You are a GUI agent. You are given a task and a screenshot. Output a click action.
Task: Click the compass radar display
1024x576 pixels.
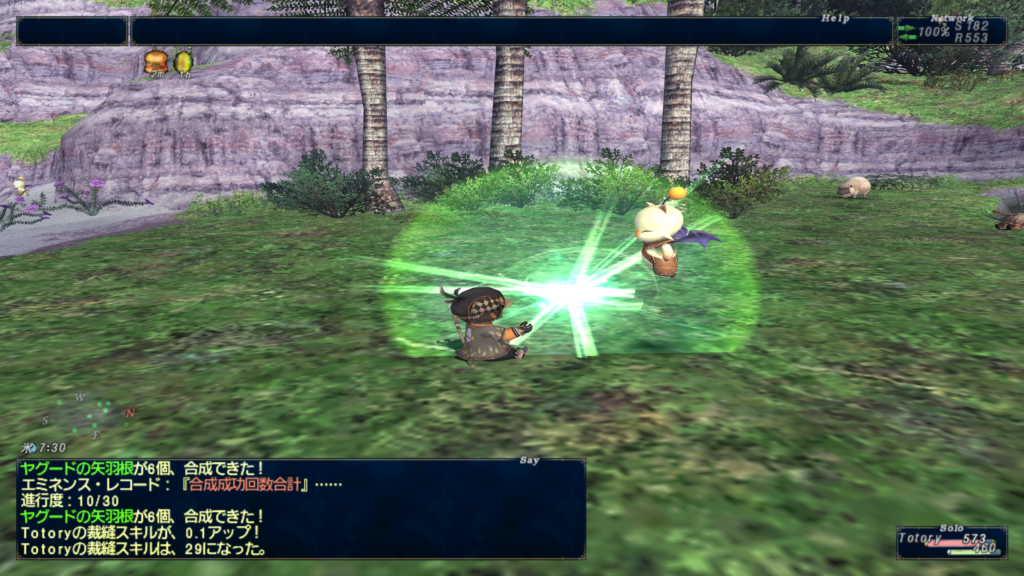(x=86, y=417)
